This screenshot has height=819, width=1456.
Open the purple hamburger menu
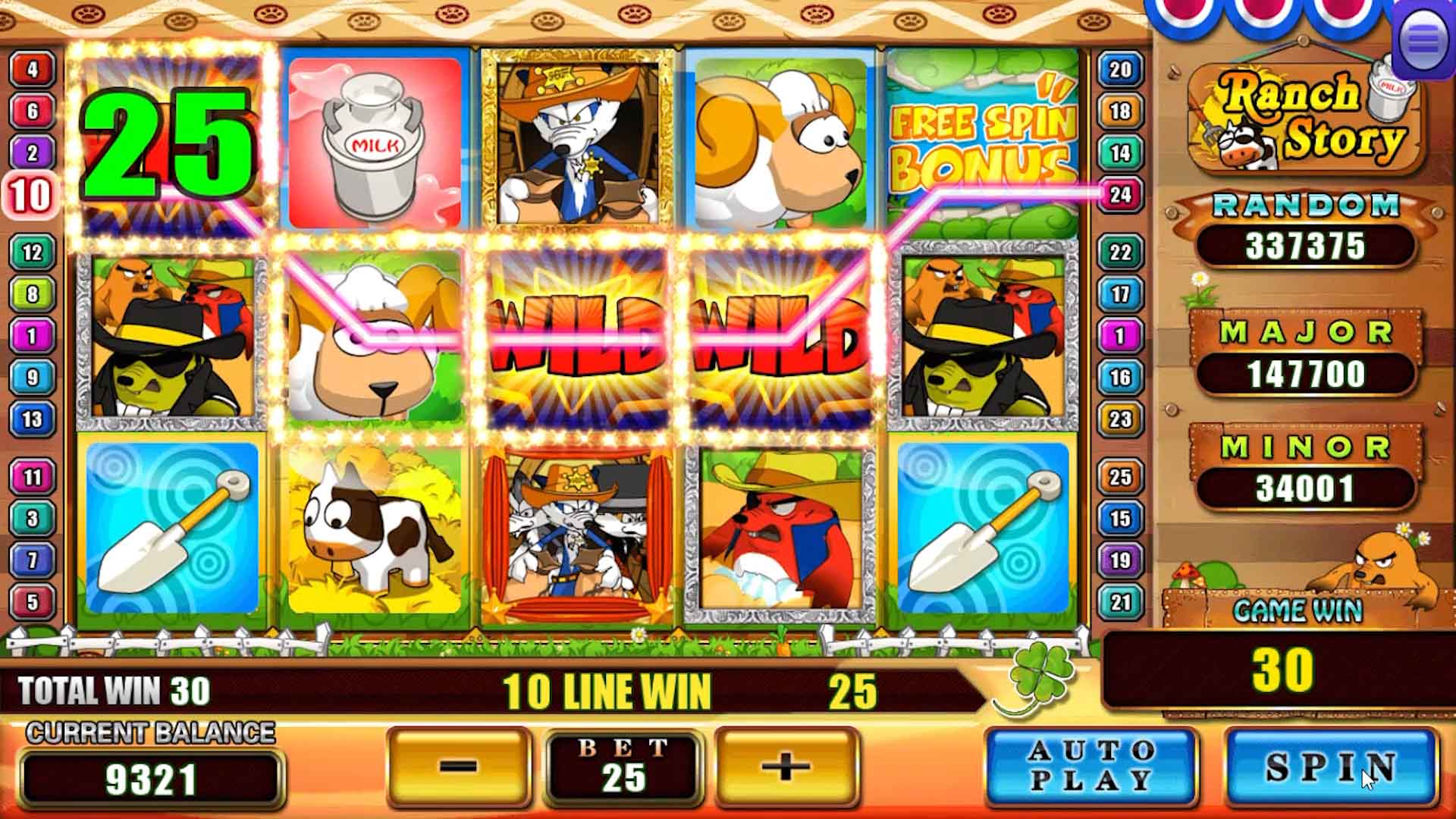[x=1423, y=41]
